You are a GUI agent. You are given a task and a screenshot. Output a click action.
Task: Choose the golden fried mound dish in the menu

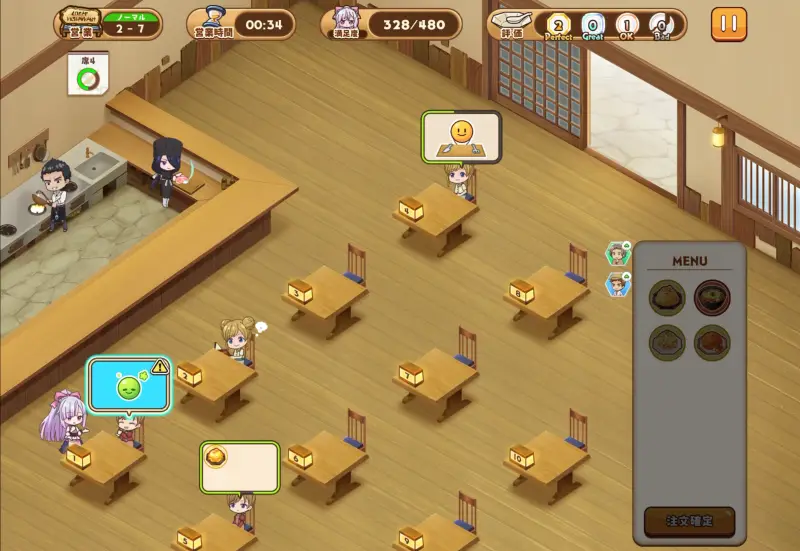click(667, 297)
